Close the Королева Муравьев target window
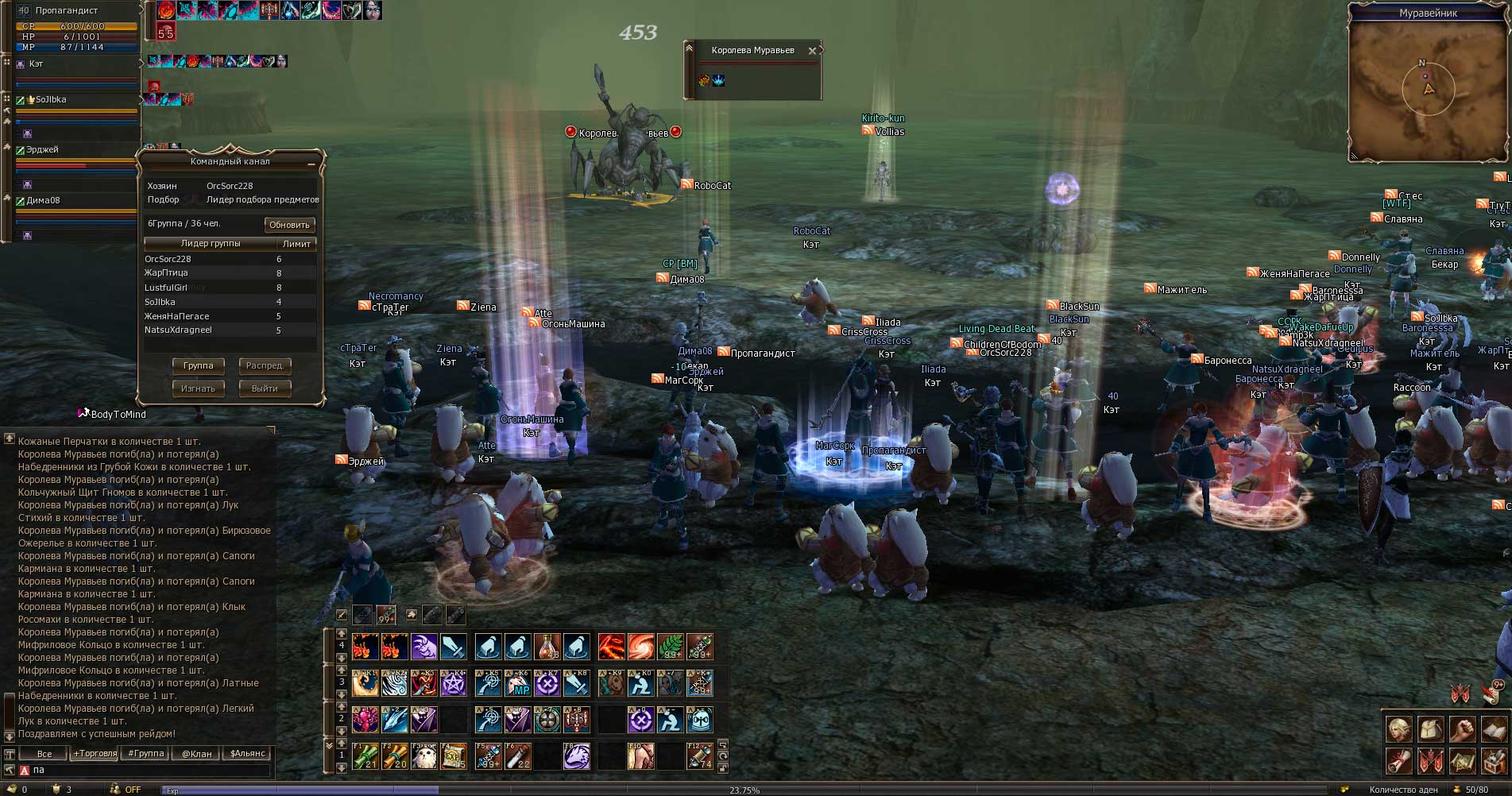This screenshot has height=796, width=1512. [812, 51]
